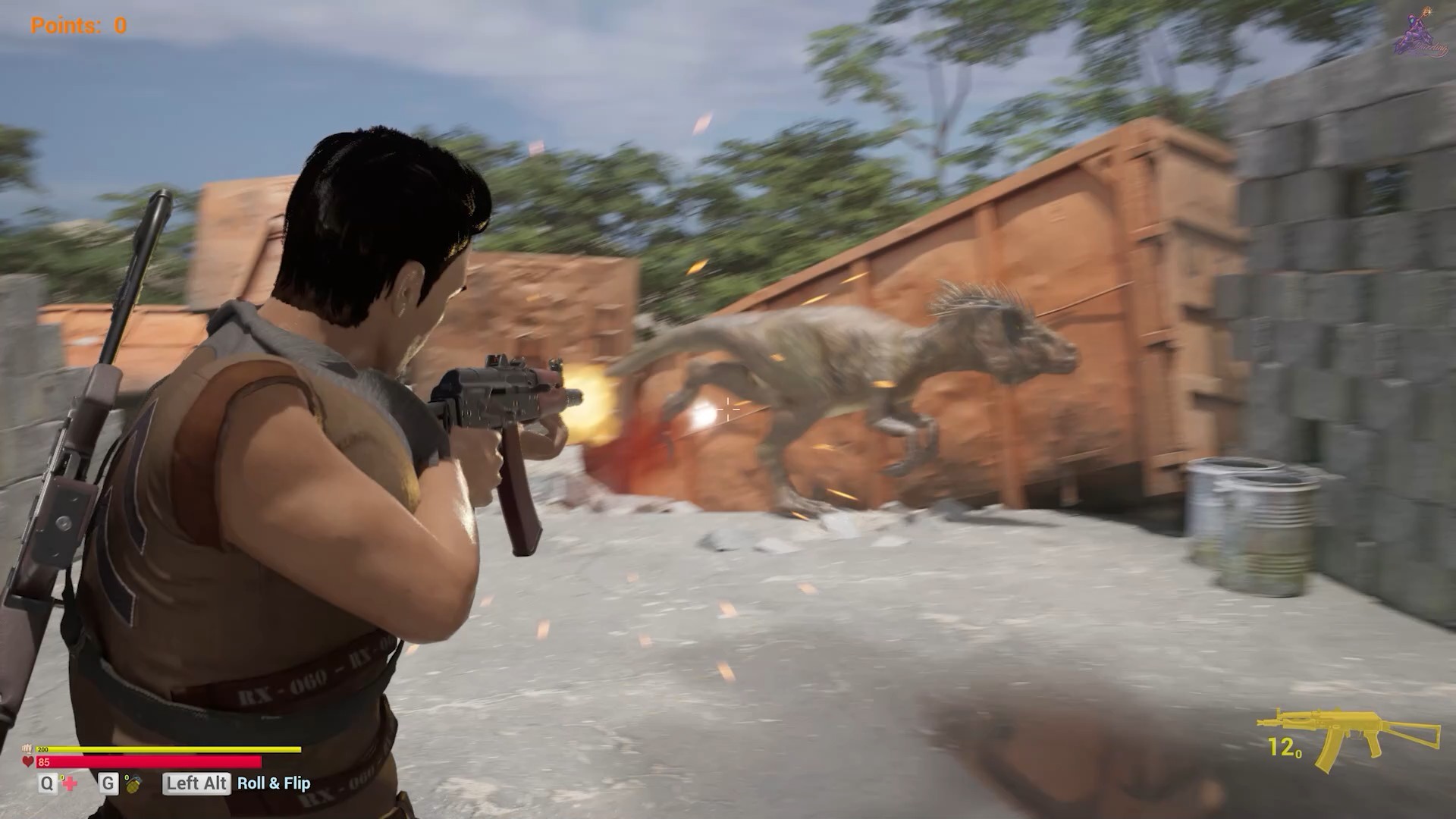The height and width of the screenshot is (819, 1456).
Task: Select the fist icon beside the yellow bar
Action: 27,749
